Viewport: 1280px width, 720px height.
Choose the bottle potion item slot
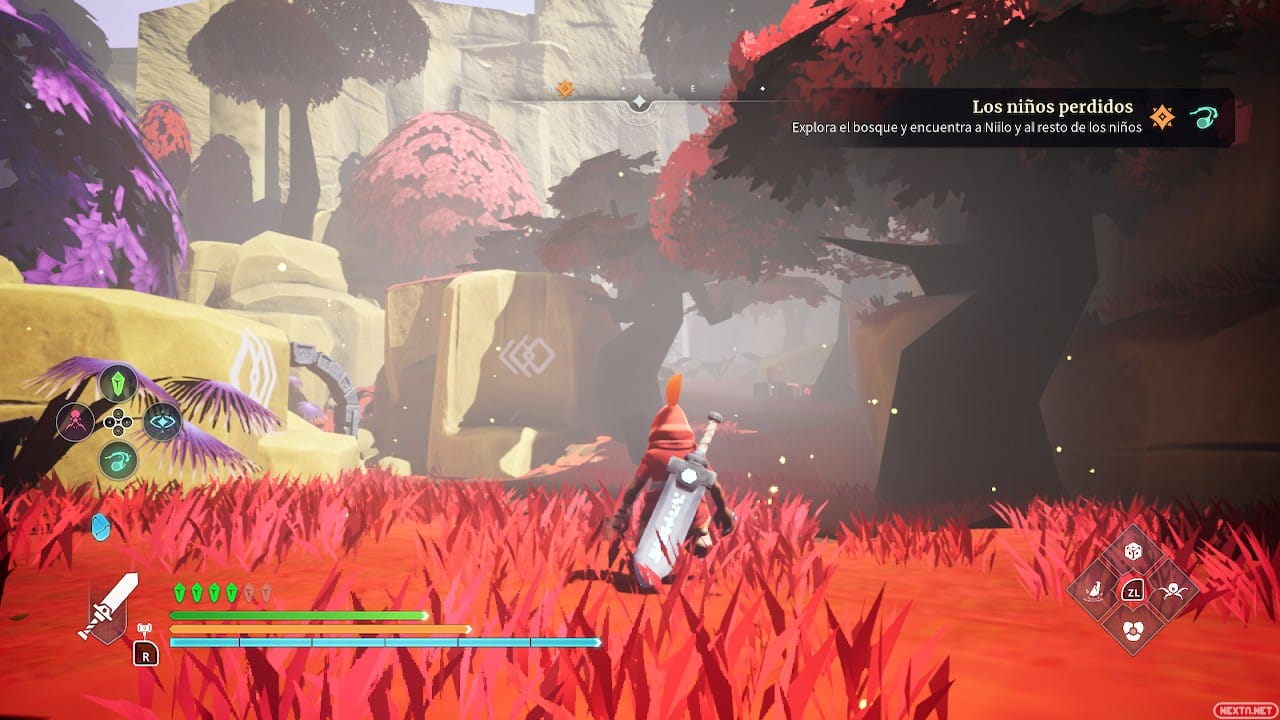point(1096,589)
